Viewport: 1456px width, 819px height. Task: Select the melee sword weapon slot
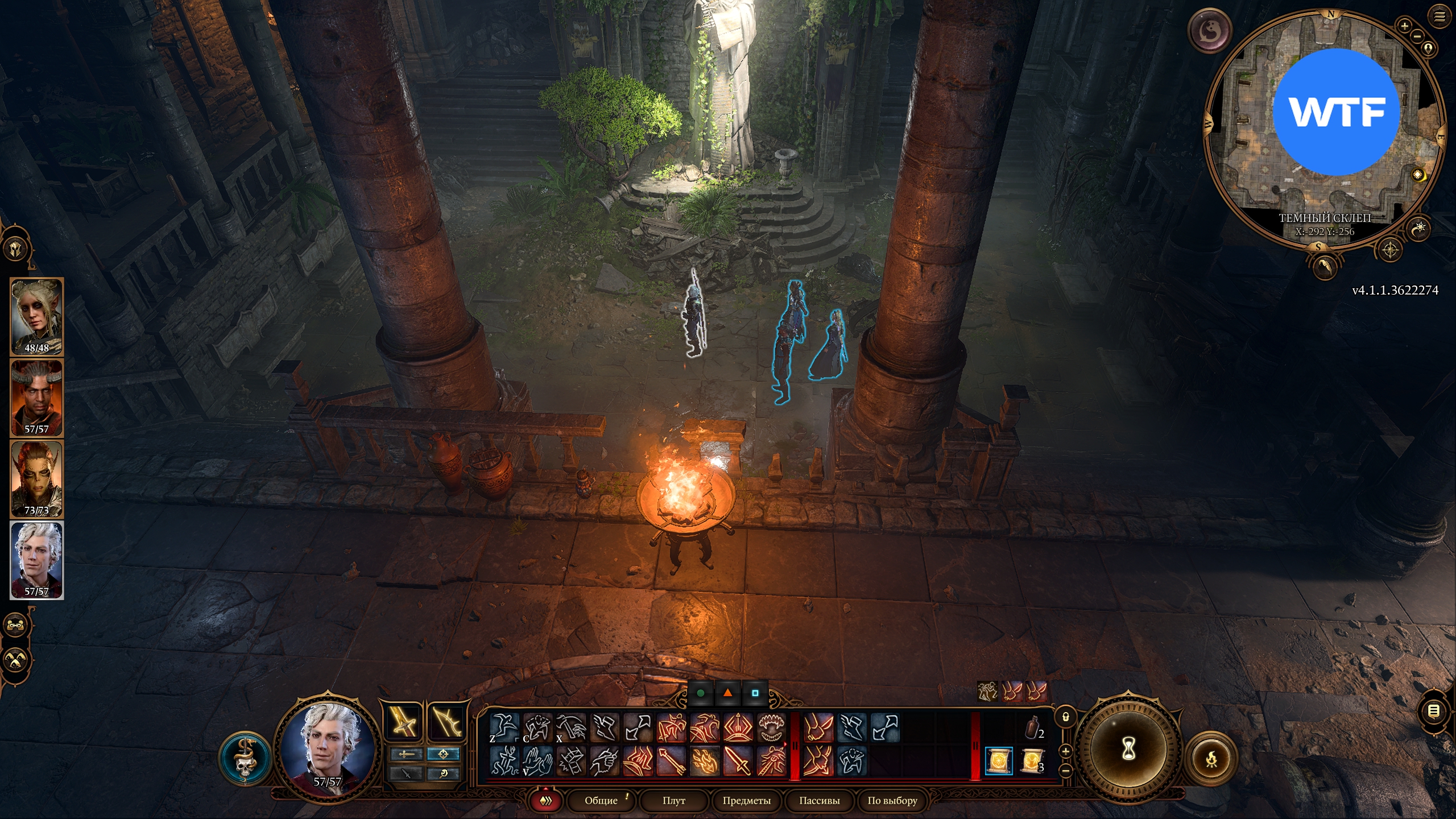[x=403, y=723]
